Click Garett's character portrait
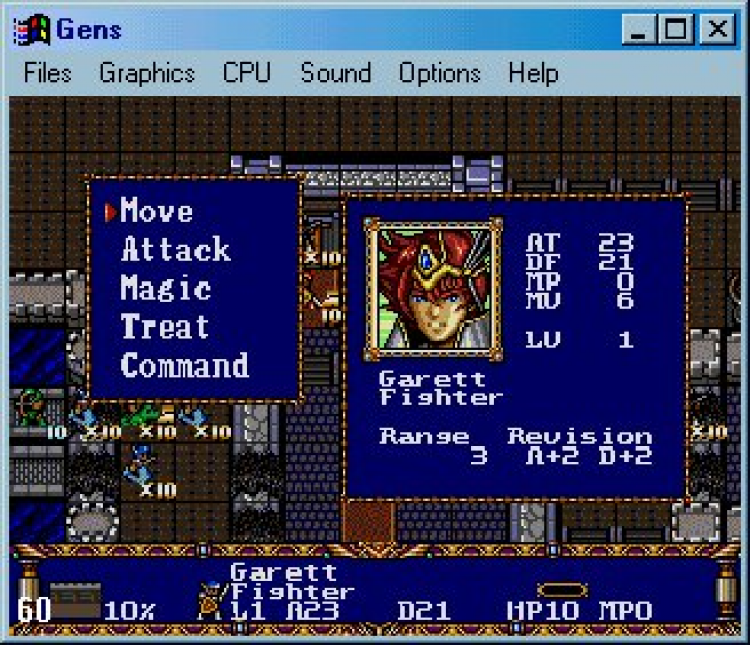 (x=432, y=287)
